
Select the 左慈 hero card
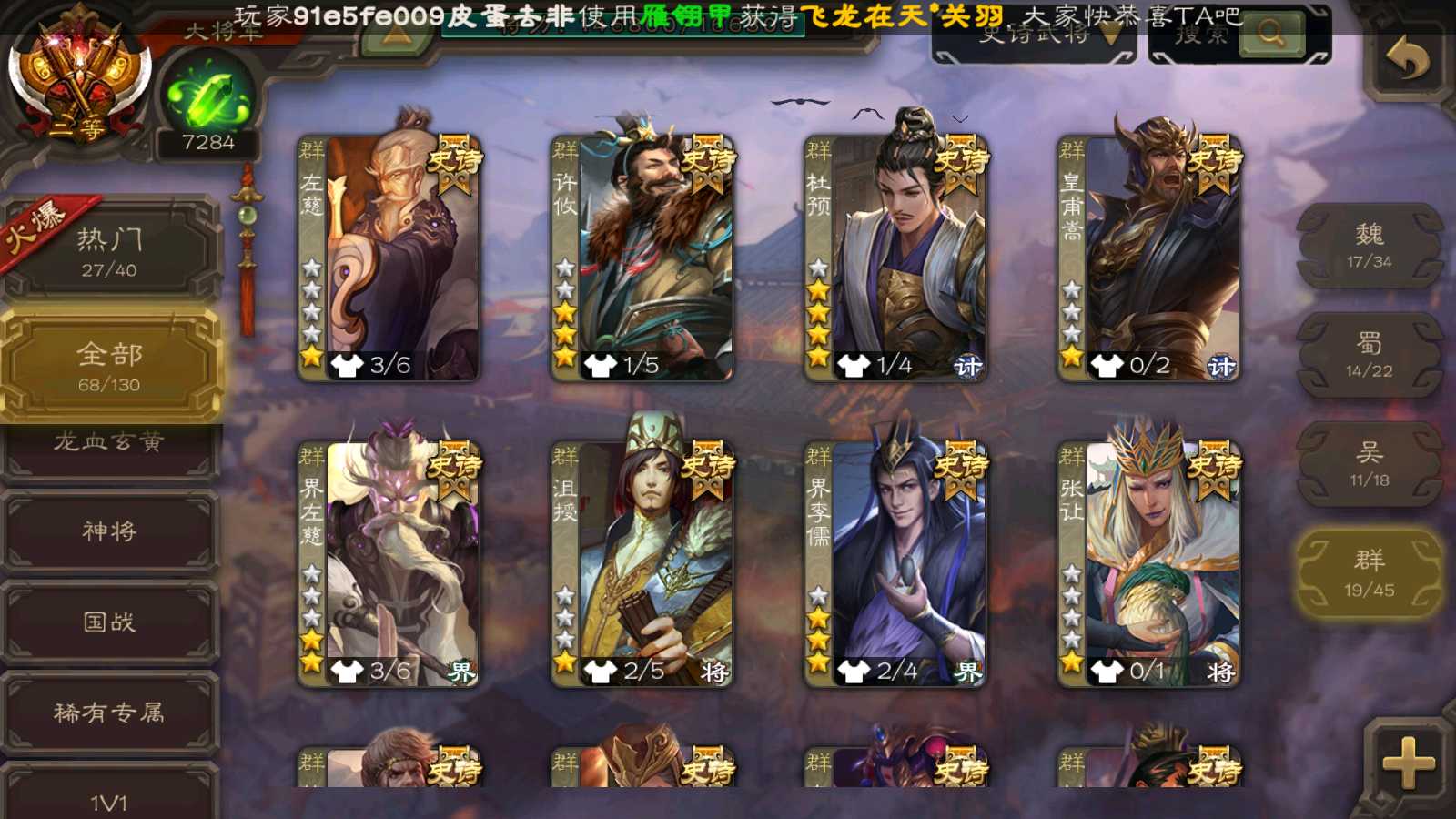tap(389, 258)
